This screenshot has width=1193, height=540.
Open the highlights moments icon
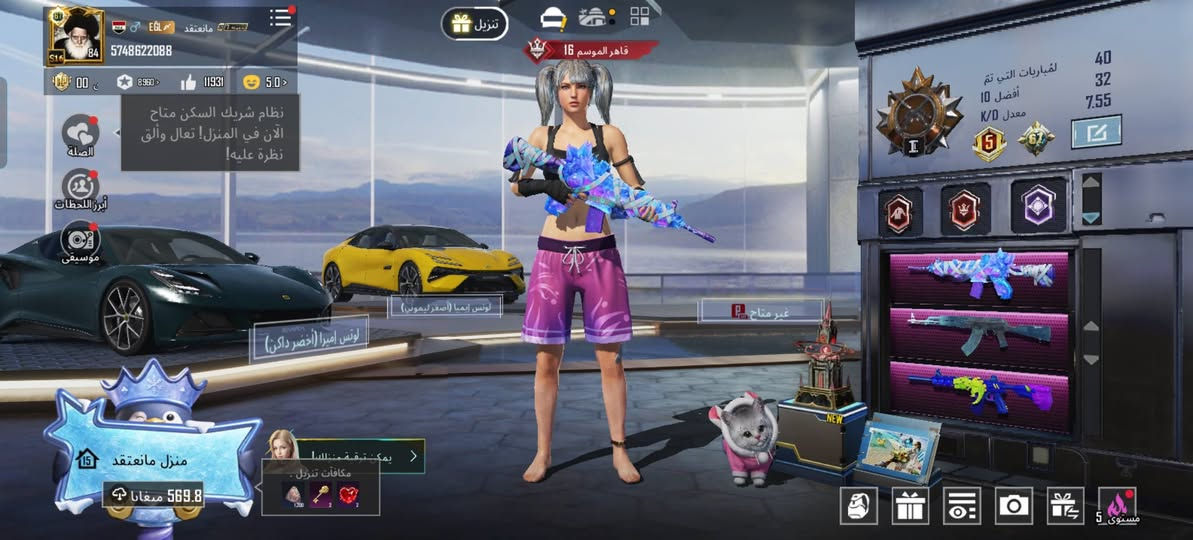(80, 188)
